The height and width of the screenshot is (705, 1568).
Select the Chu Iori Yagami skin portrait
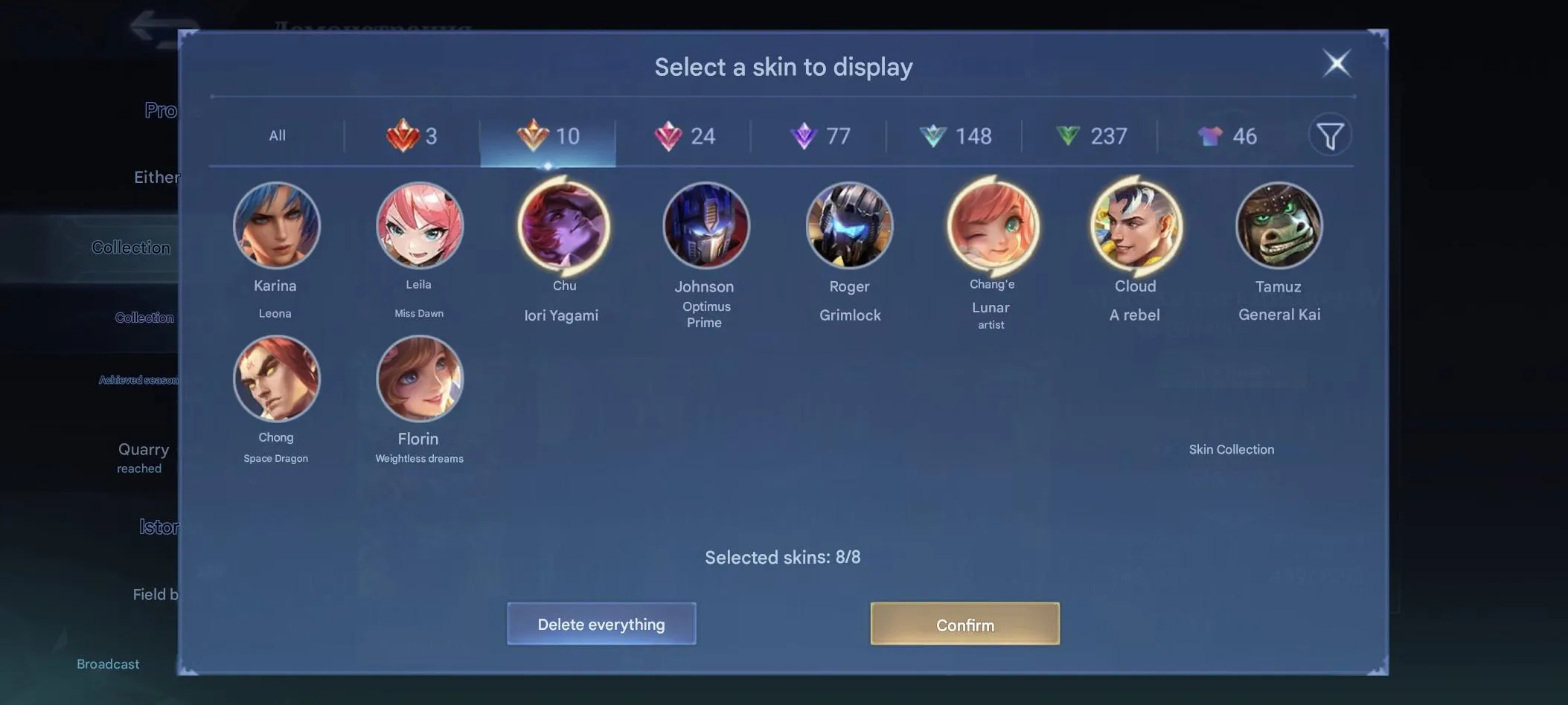click(563, 226)
